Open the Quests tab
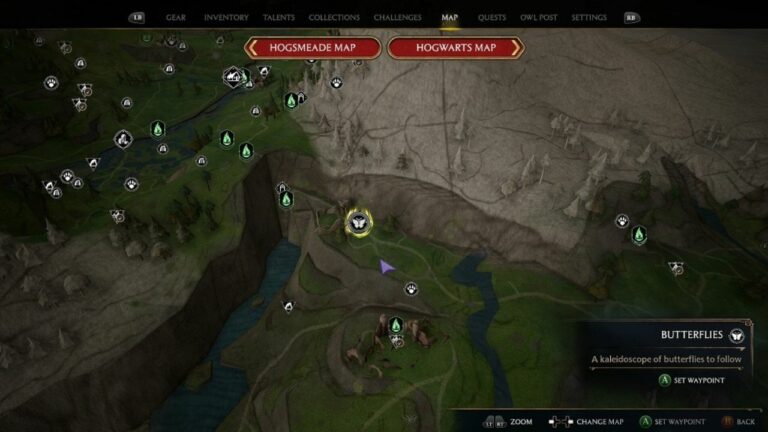768x432 pixels. [491, 18]
